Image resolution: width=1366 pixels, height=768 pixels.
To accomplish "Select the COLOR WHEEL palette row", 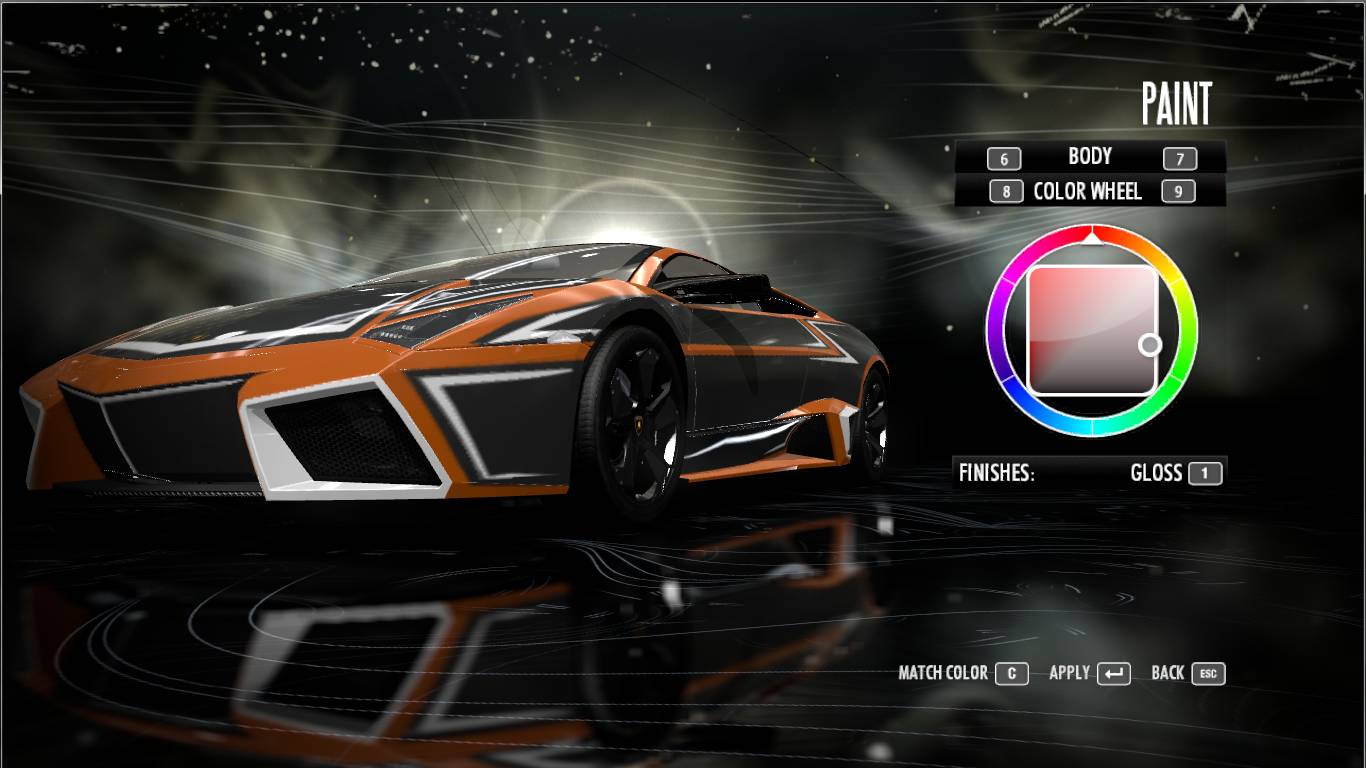I will (1087, 191).
